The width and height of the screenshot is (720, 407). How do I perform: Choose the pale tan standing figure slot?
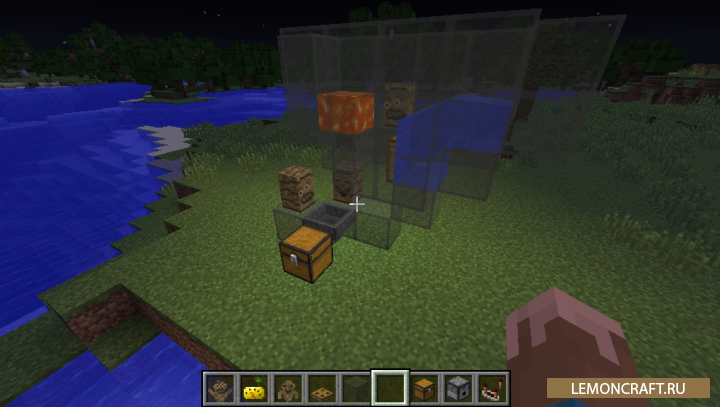point(287,388)
